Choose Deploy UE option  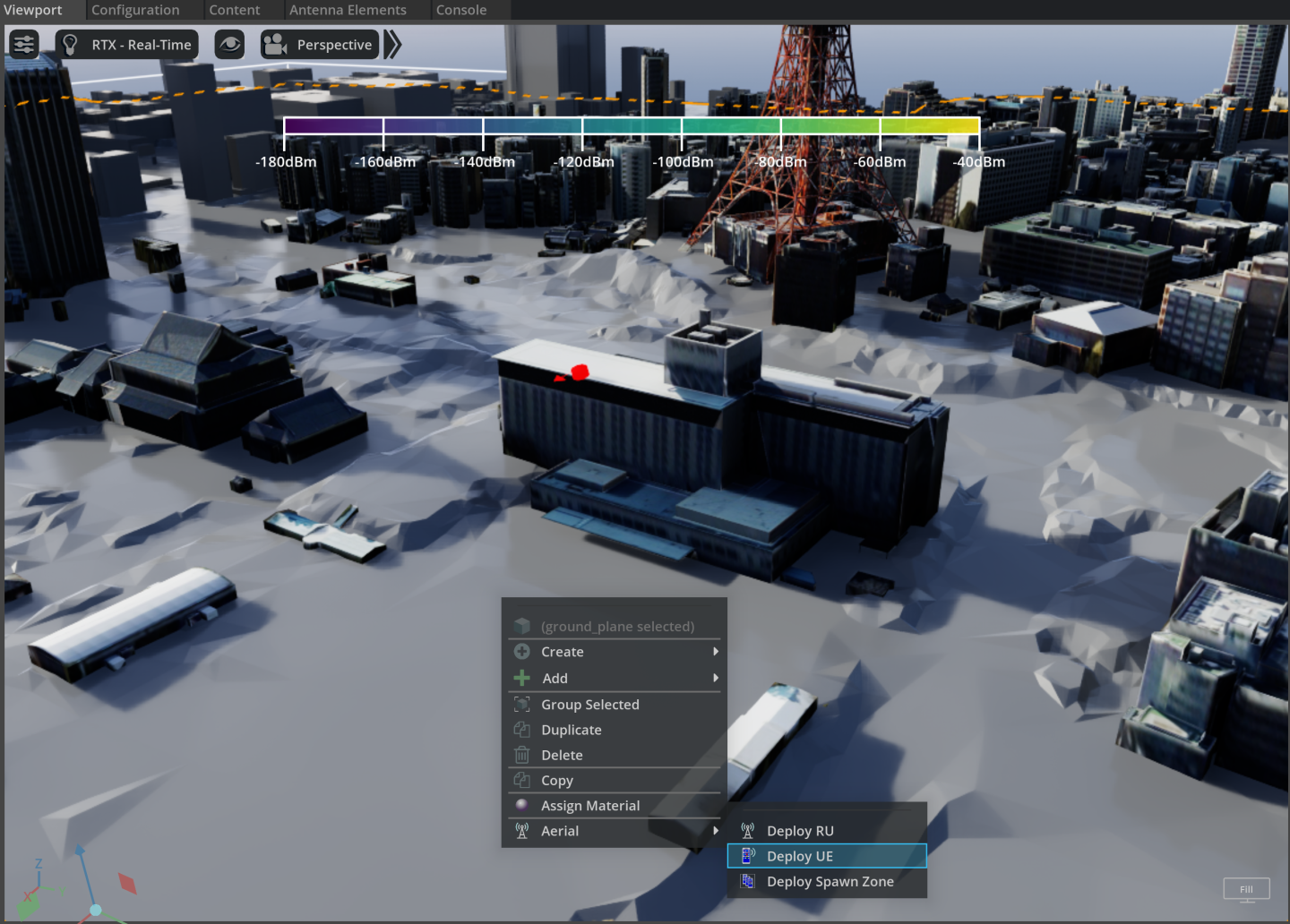pos(800,856)
